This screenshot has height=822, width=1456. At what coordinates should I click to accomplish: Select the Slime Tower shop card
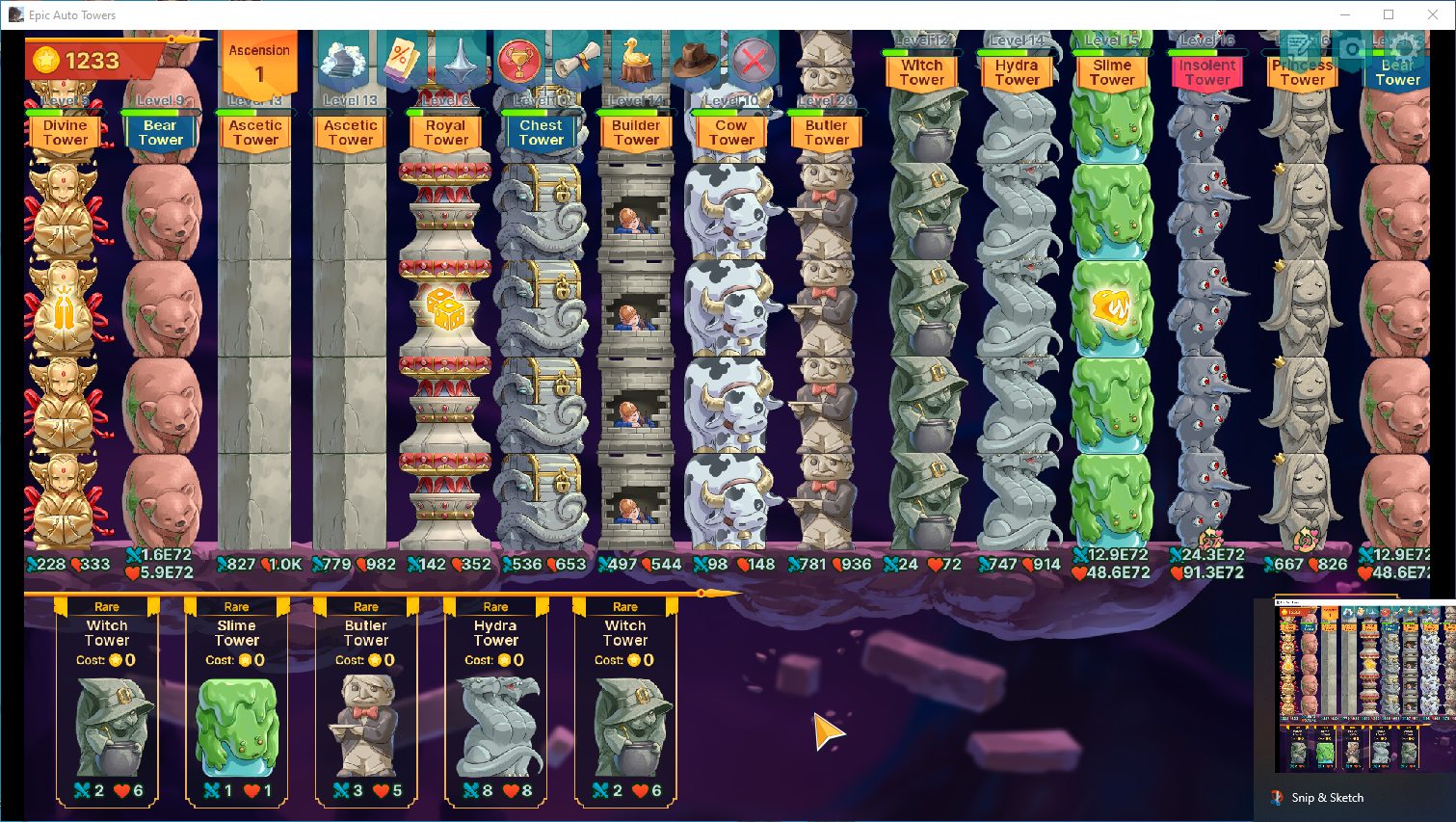[x=236, y=699]
